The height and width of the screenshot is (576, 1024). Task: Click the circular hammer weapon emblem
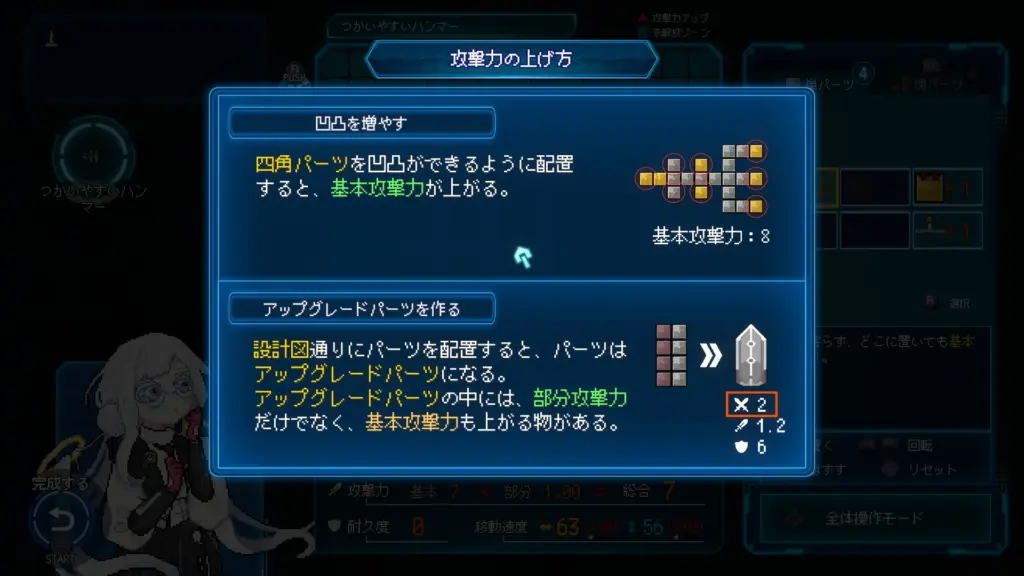tap(91, 155)
